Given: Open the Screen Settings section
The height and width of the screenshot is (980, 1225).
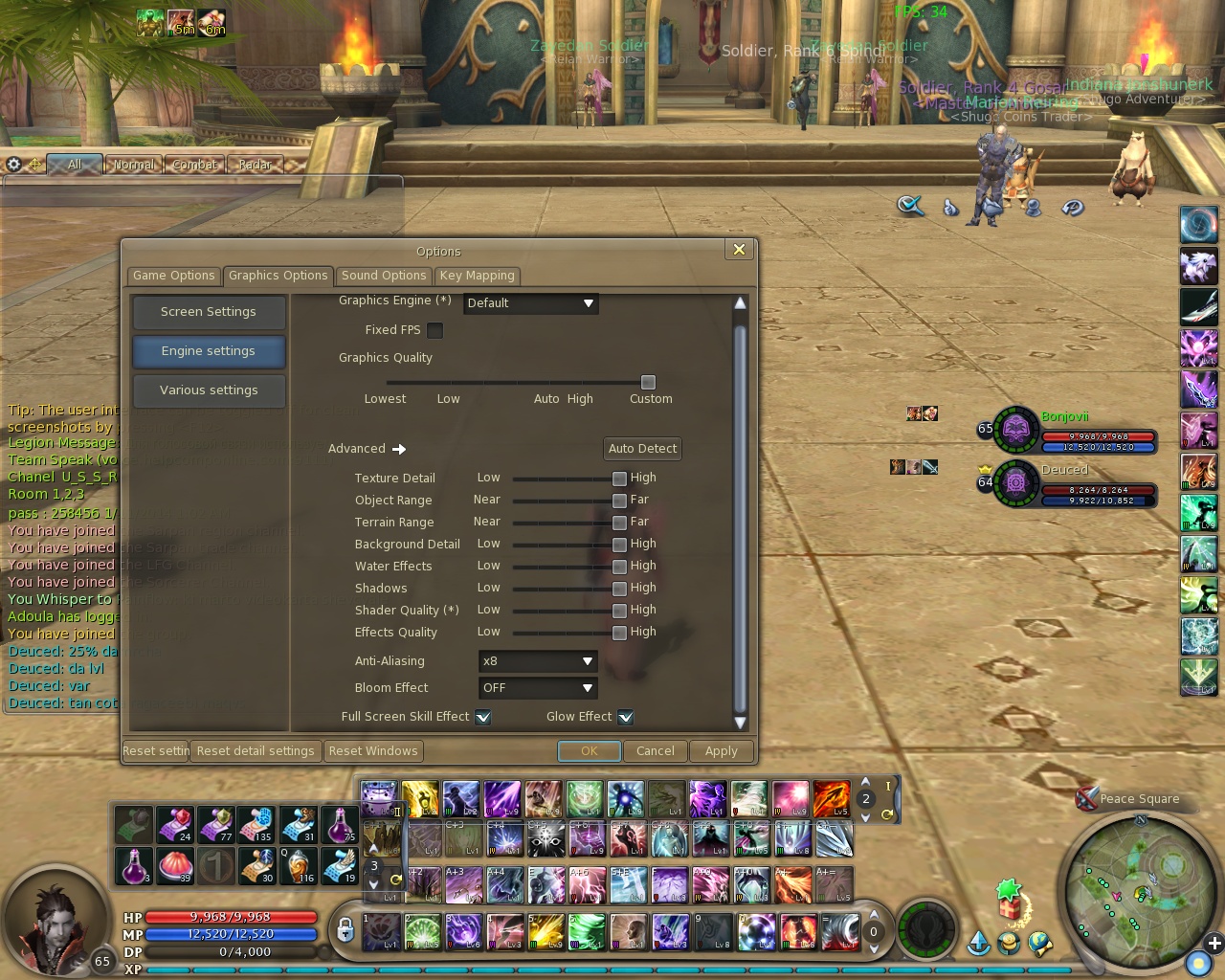Looking at the screenshot, I should [x=209, y=312].
